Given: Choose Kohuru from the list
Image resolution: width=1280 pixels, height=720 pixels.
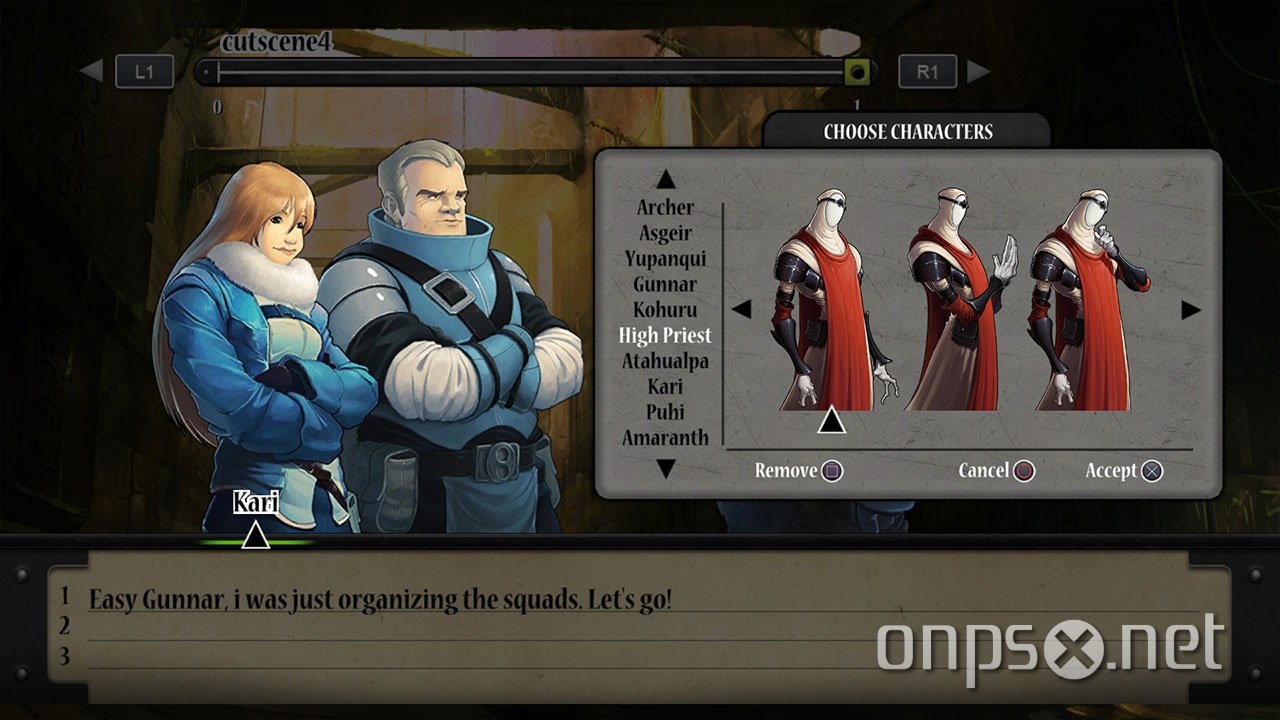Looking at the screenshot, I should (x=665, y=310).
